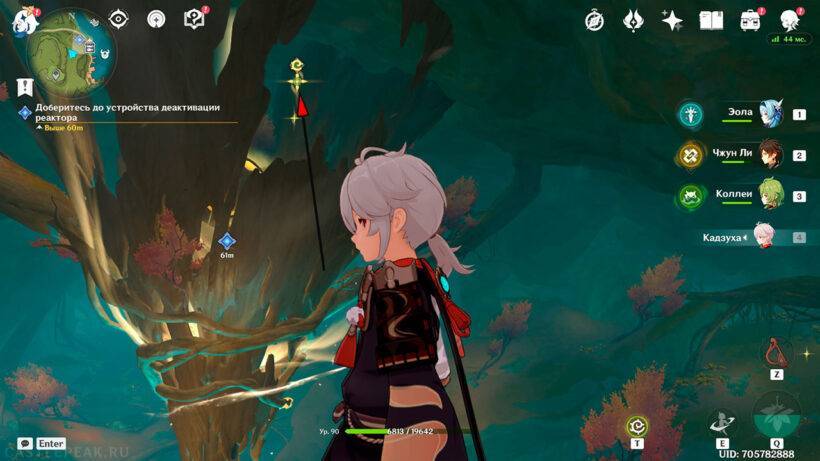This screenshot has height=461, width=820.
Task: Switch to party member Коллеи
Action: click(769, 195)
